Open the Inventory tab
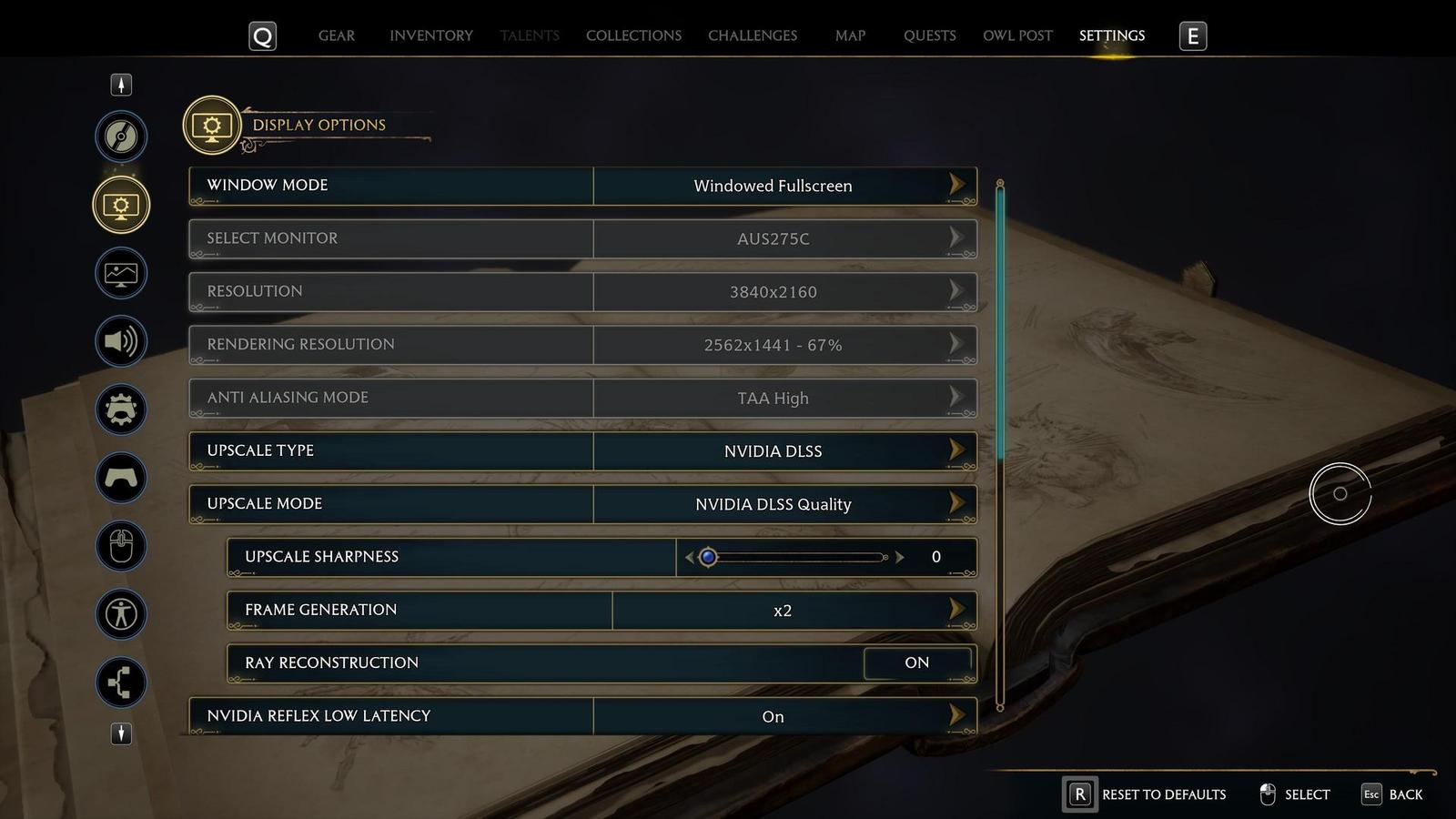The width and height of the screenshot is (1456, 819). tap(431, 35)
